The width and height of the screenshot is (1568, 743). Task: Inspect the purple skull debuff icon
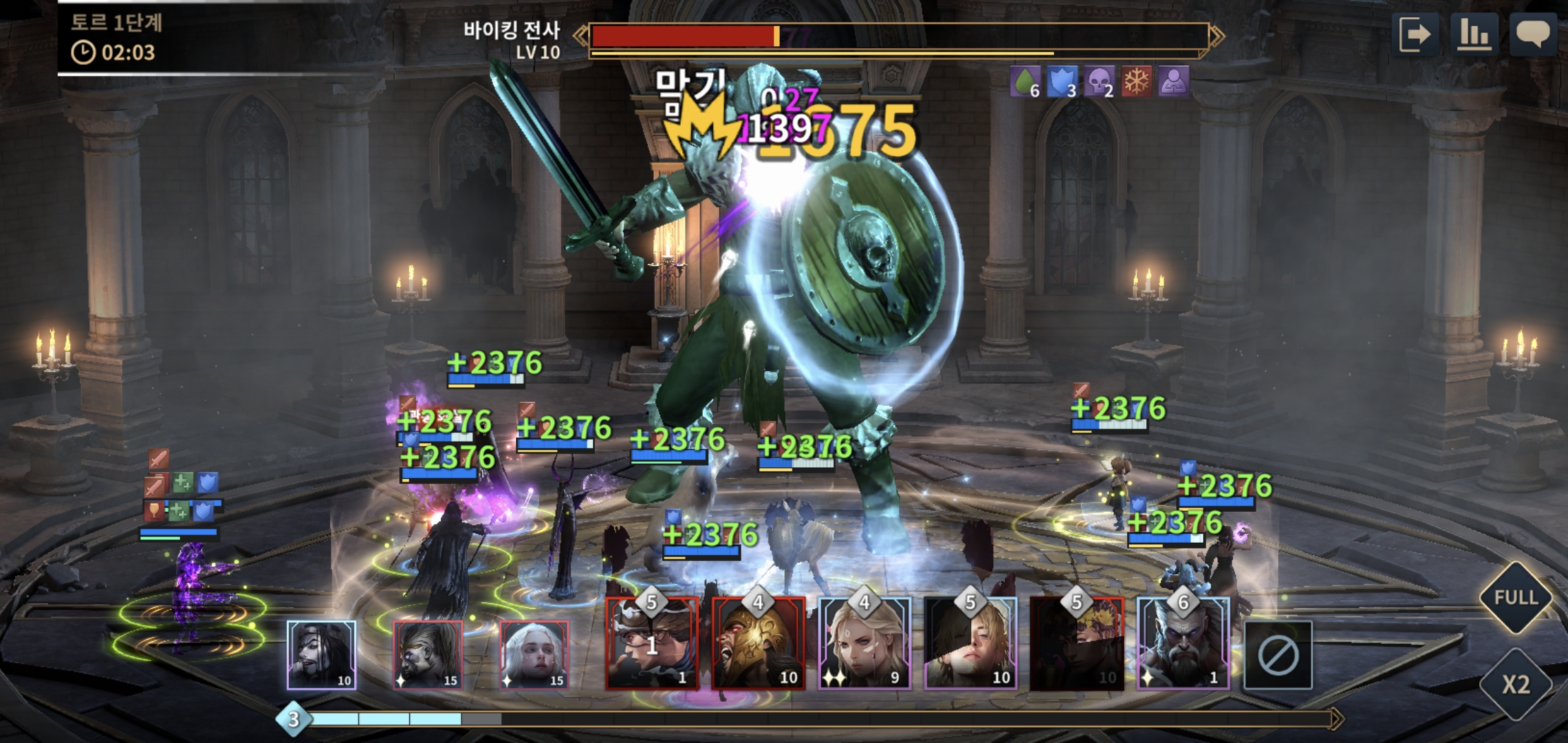1098,83
